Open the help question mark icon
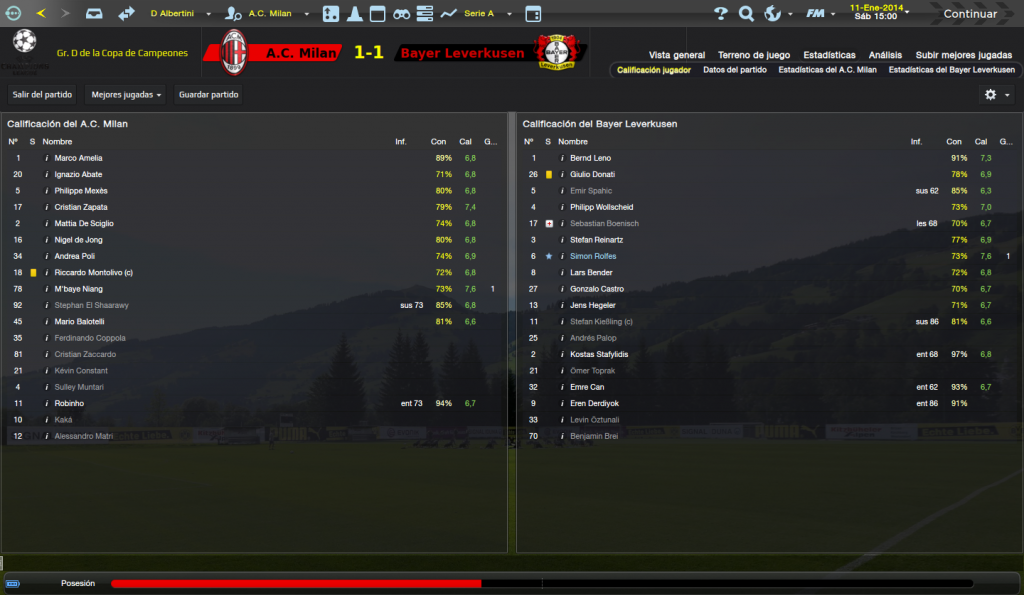 tap(720, 14)
